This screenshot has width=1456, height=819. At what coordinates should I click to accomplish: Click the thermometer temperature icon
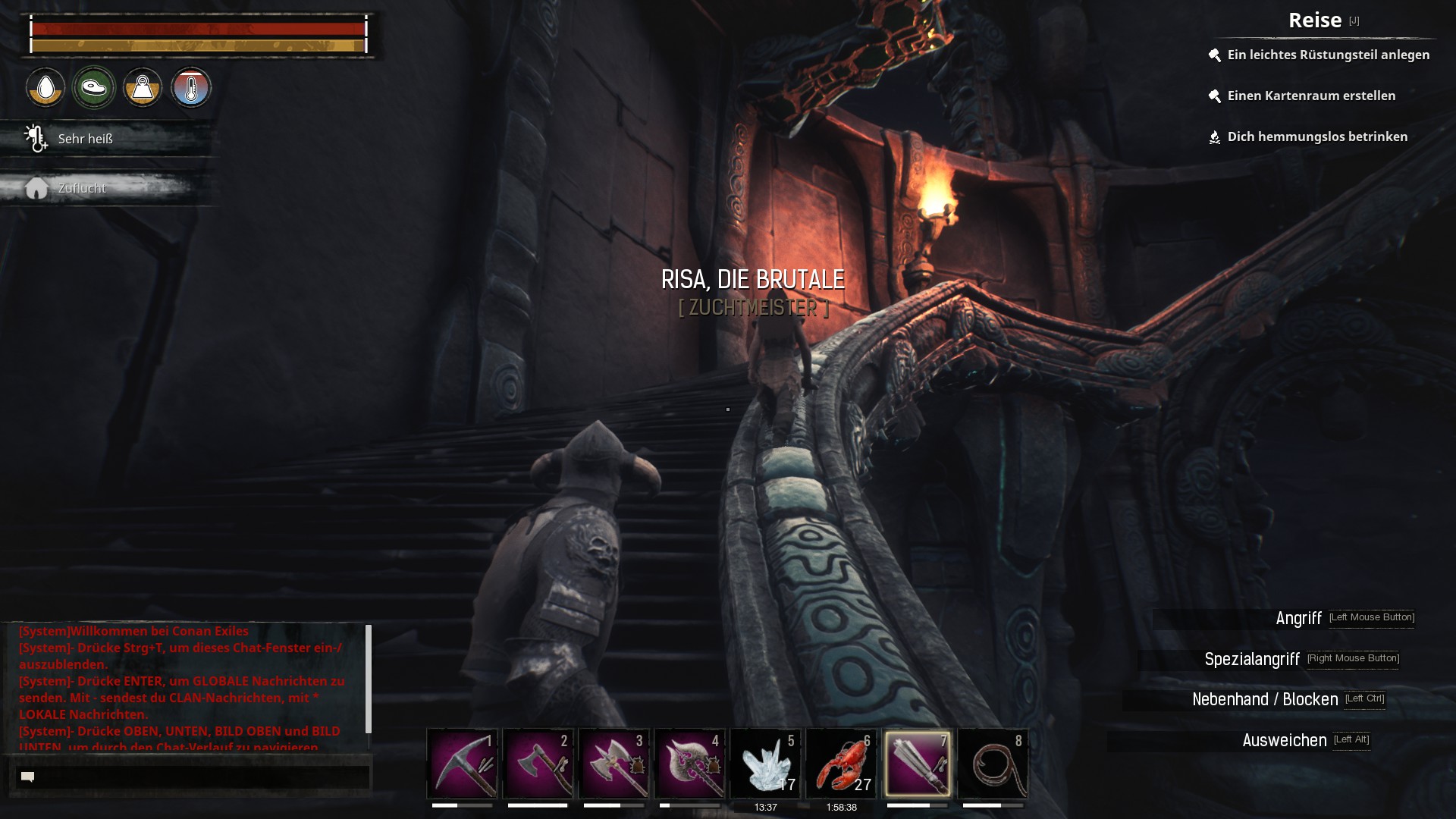coord(191,88)
